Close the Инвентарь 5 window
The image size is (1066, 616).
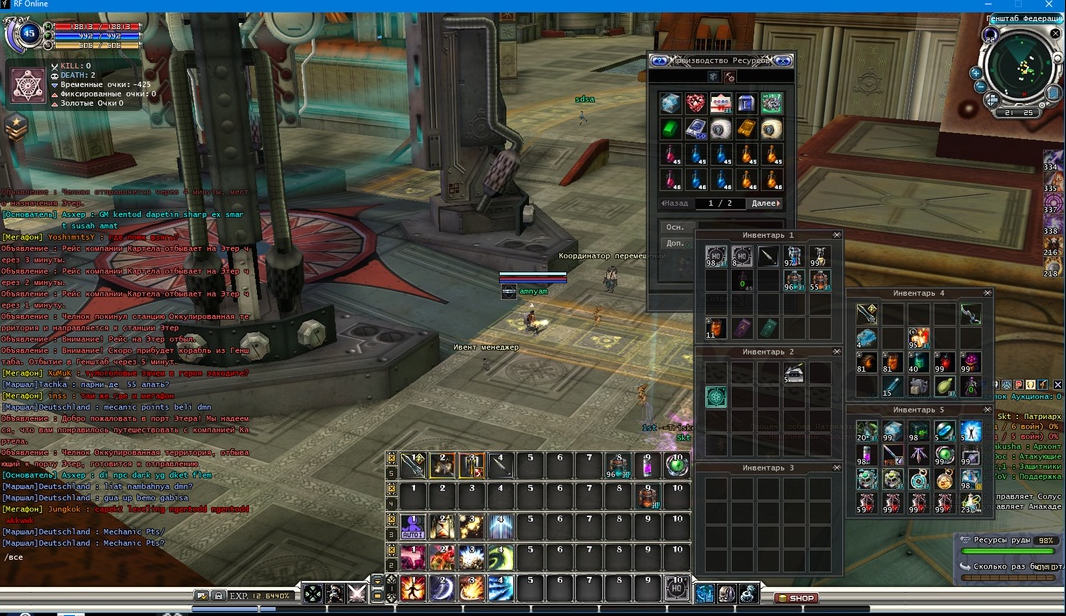pyautogui.click(x=987, y=410)
